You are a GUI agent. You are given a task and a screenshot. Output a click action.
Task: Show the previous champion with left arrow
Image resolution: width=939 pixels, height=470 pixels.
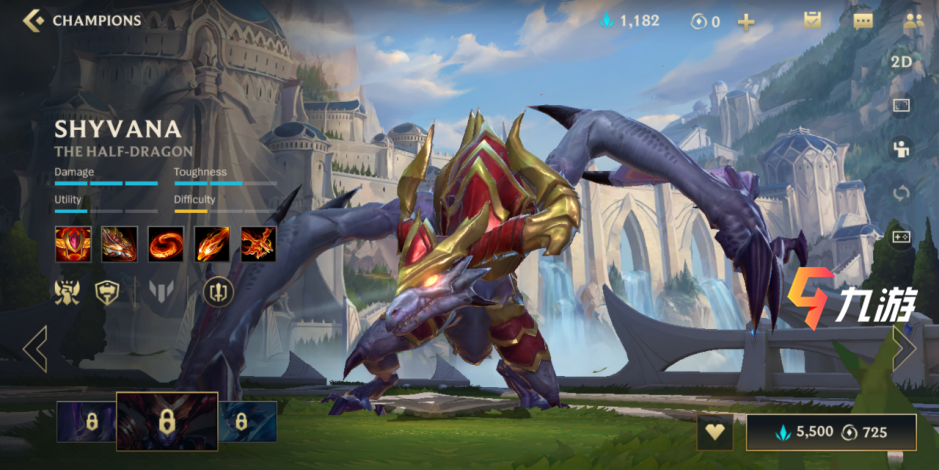(x=35, y=349)
